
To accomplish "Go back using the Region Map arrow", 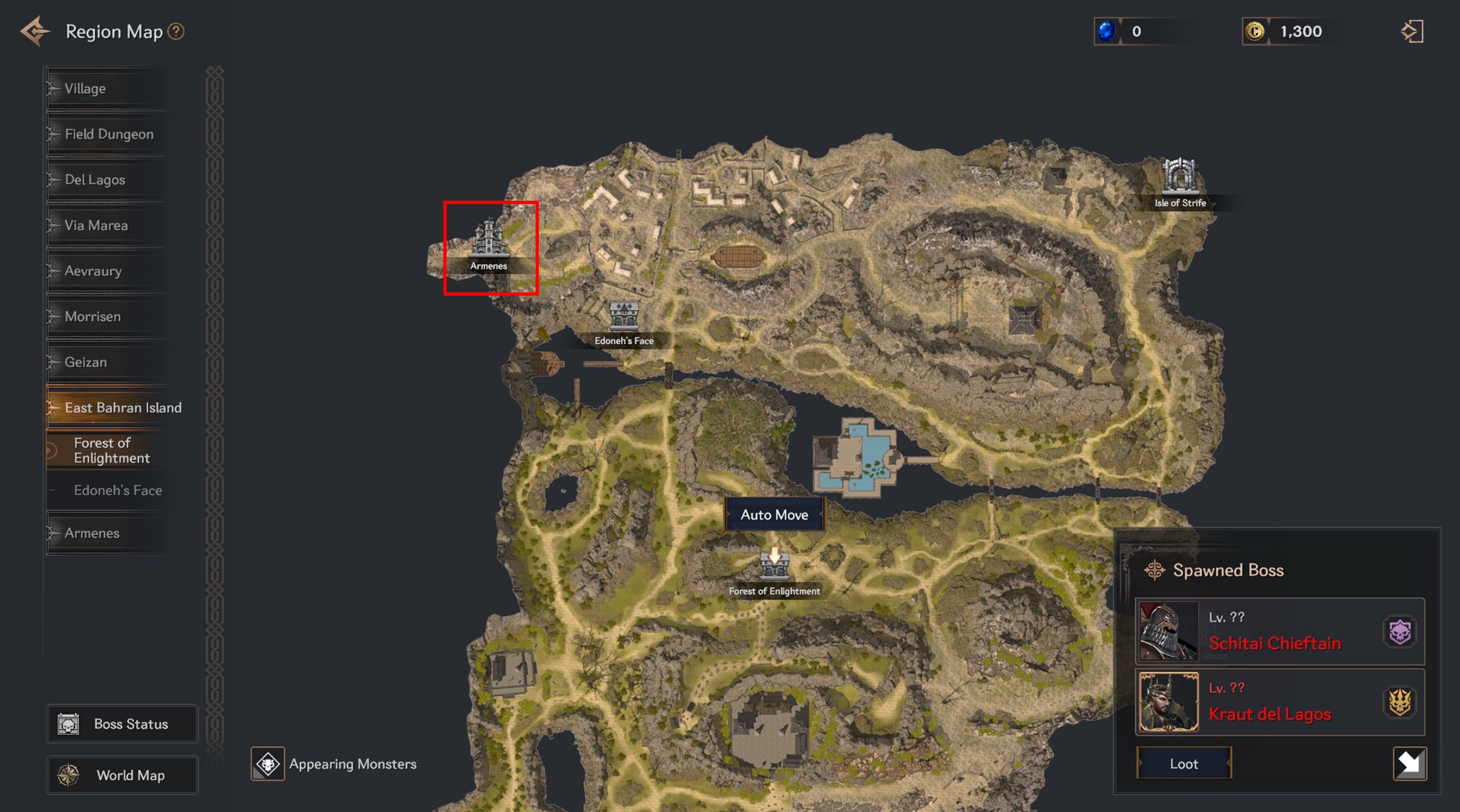I will tap(35, 31).
